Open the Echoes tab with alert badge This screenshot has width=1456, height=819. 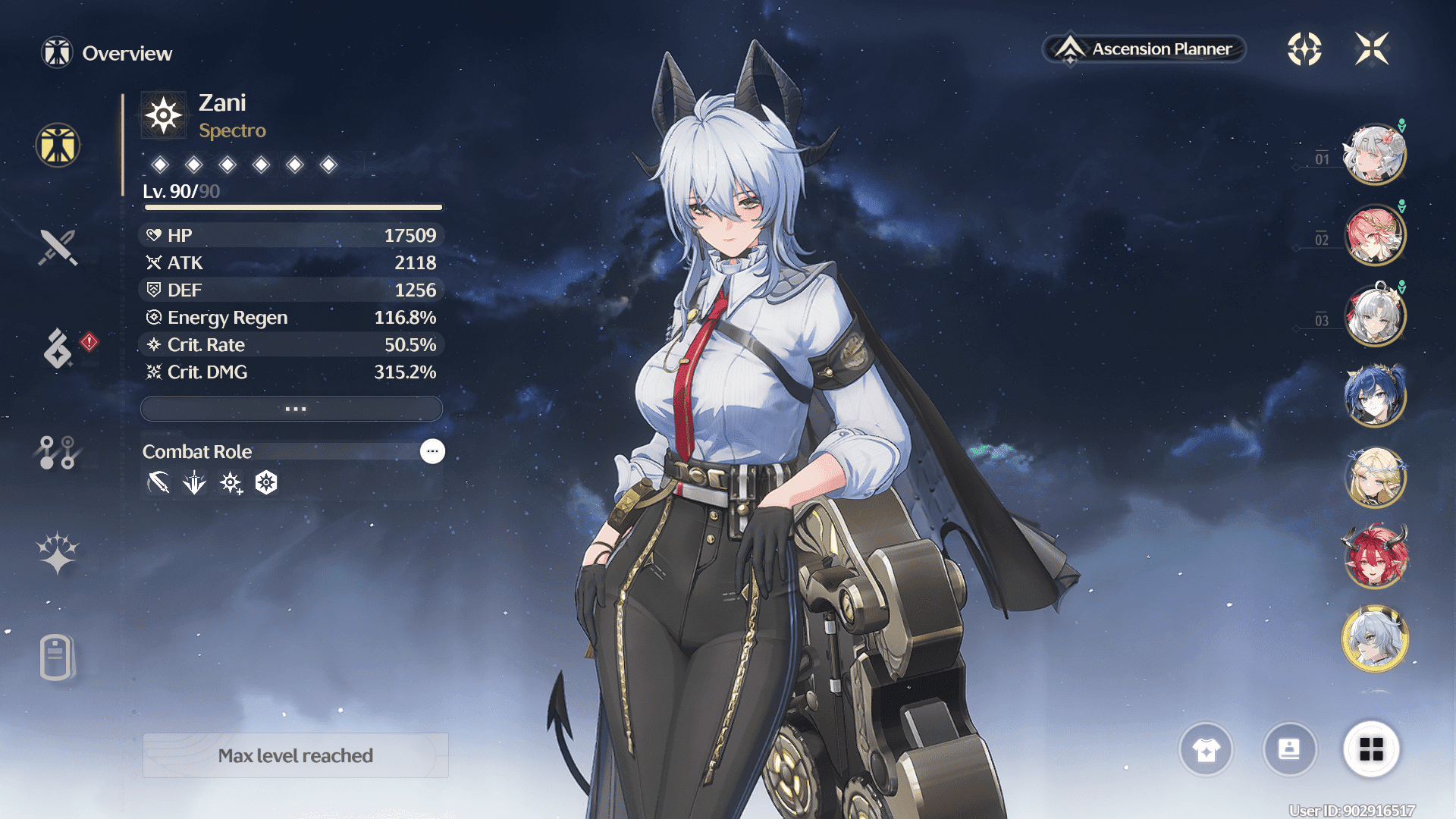(58, 348)
